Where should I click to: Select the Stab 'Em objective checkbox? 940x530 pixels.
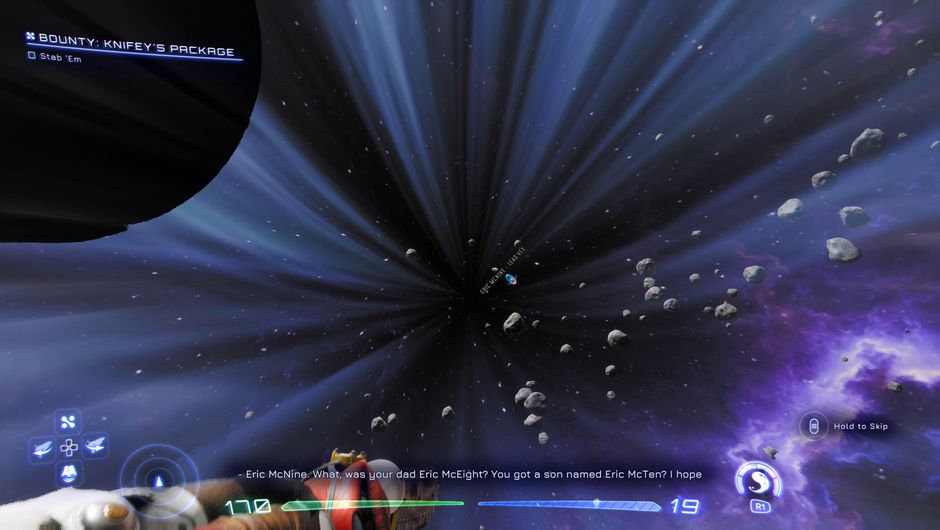click(32, 56)
